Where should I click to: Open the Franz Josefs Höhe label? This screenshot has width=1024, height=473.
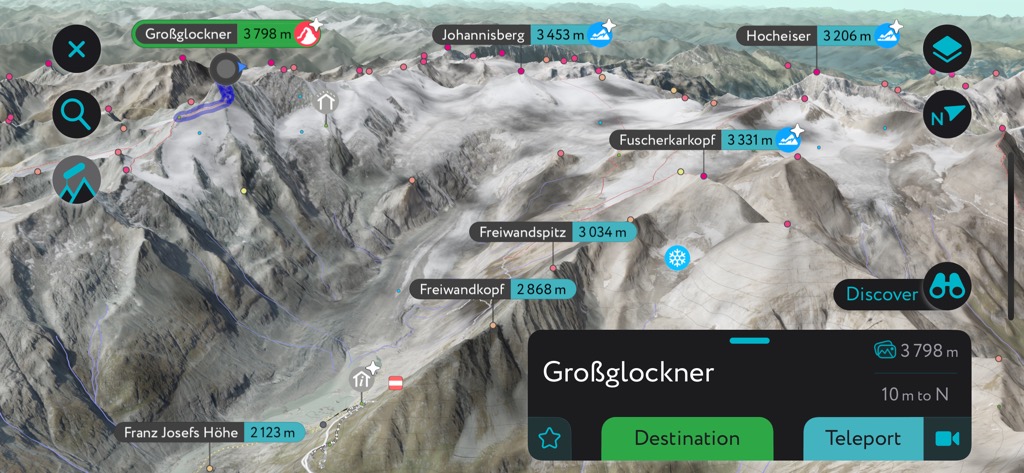[x=209, y=433]
